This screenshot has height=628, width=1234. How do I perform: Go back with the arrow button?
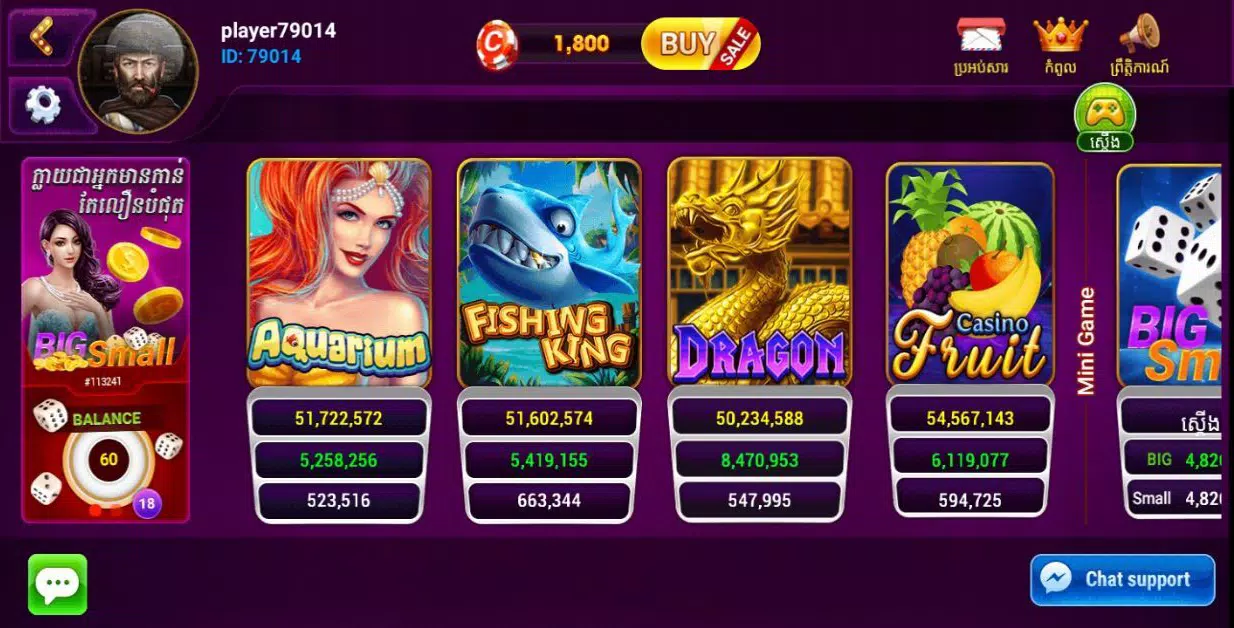42,35
